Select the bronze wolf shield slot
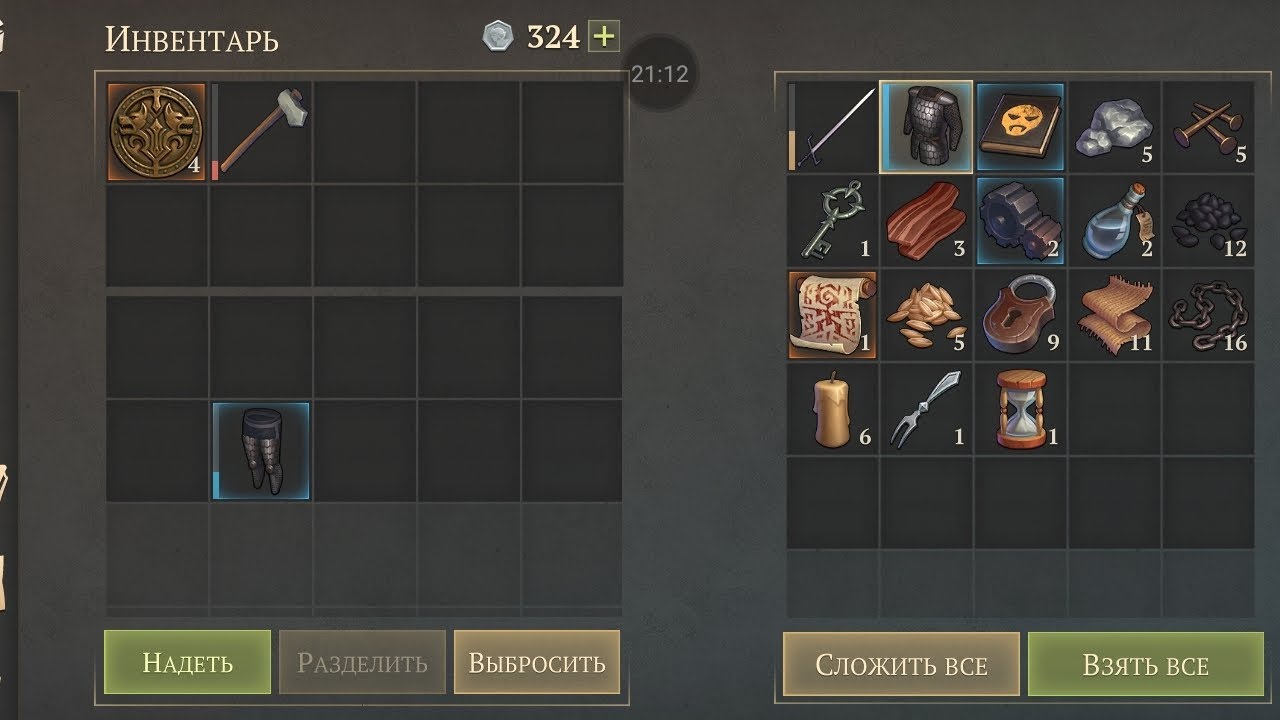Viewport: 1280px width, 720px height. tap(156, 132)
